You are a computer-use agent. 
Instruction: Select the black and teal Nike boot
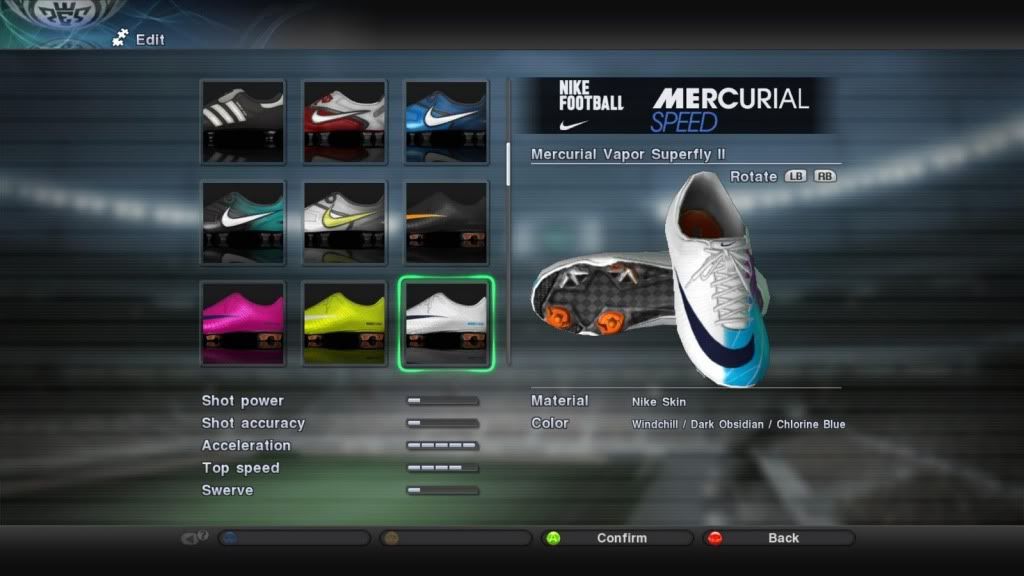pos(242,222)
